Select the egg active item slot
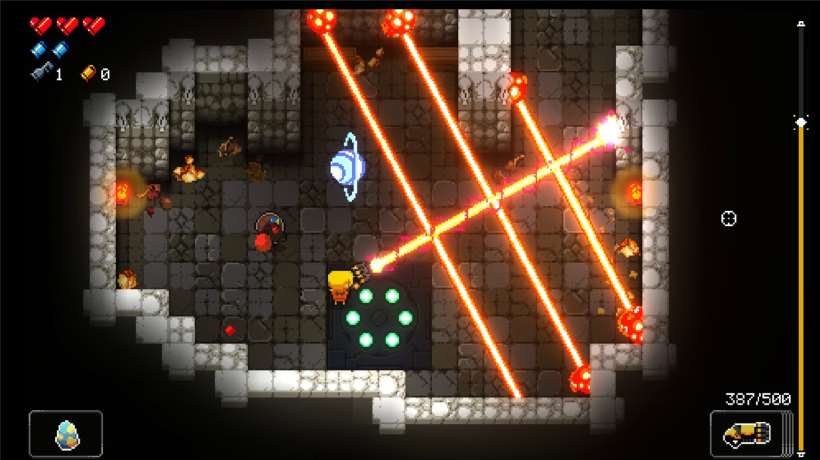 coord(66,433)
